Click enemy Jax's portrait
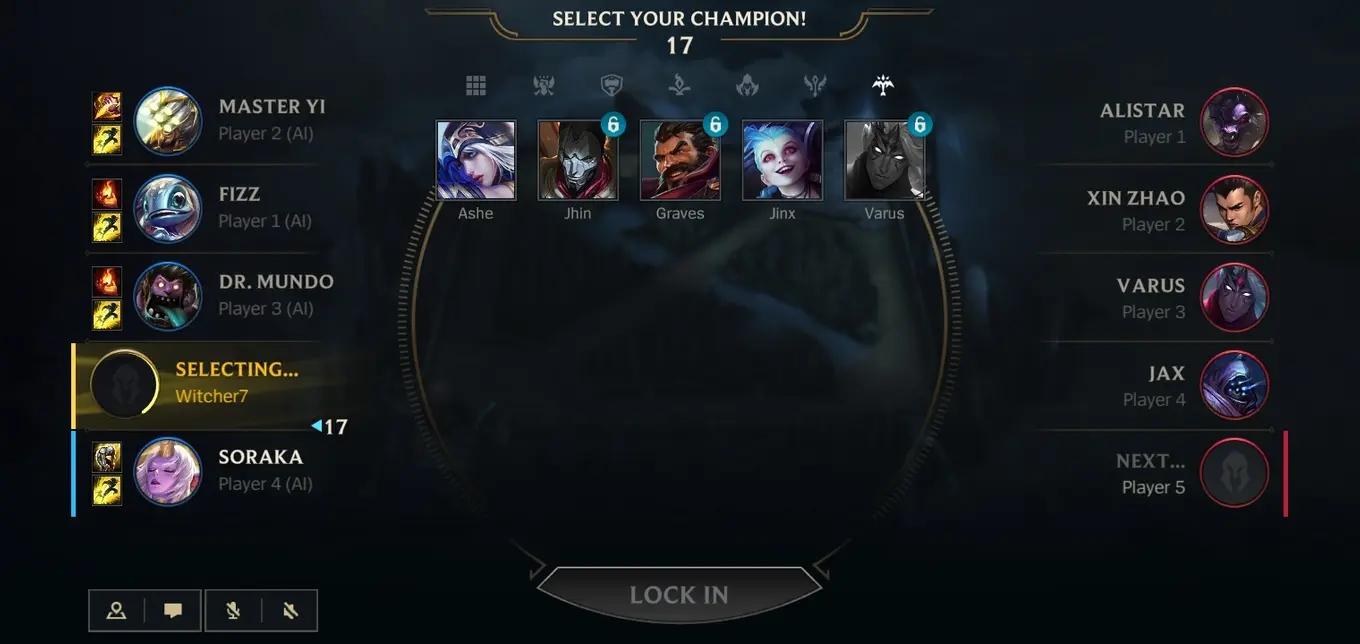Screen dimensions: 1360x644 pyautogui.click(x=1234, y=385)
